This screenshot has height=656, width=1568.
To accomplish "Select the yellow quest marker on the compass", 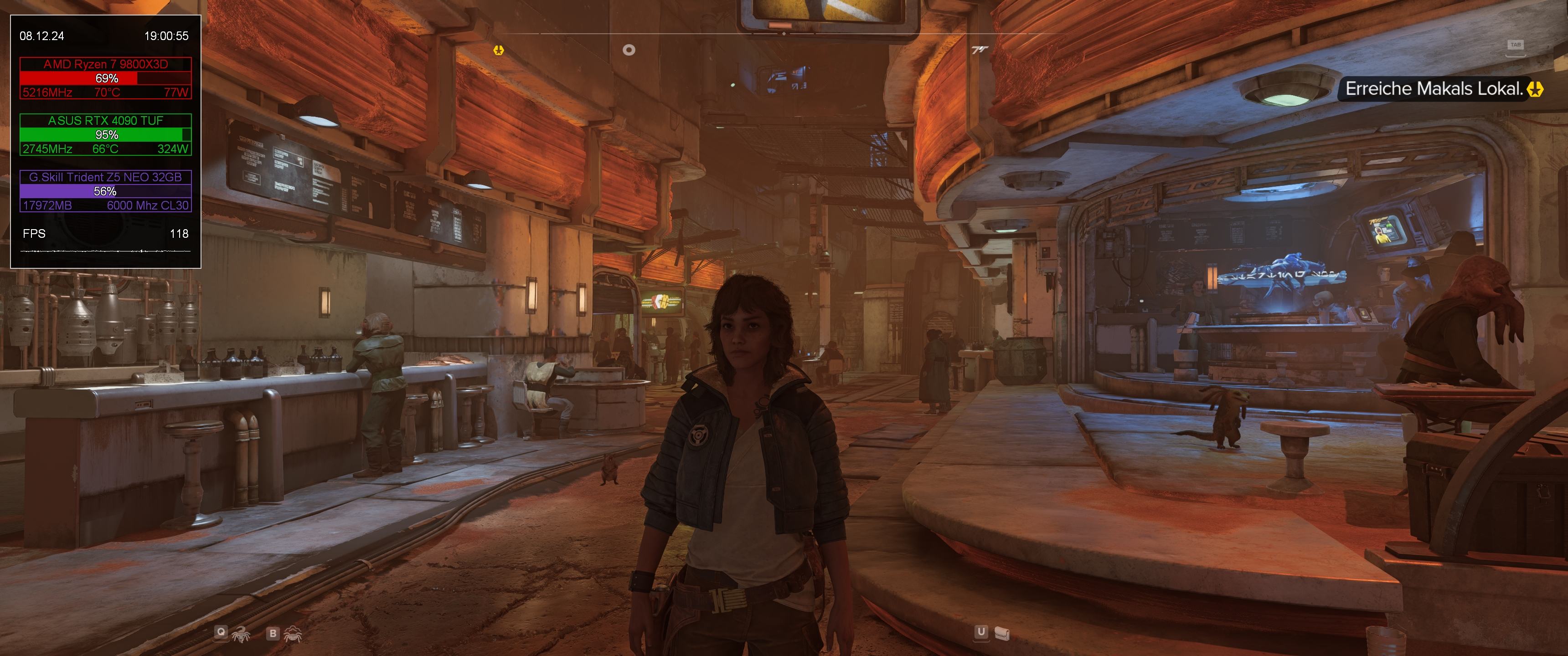I will (x=499, y=50).
